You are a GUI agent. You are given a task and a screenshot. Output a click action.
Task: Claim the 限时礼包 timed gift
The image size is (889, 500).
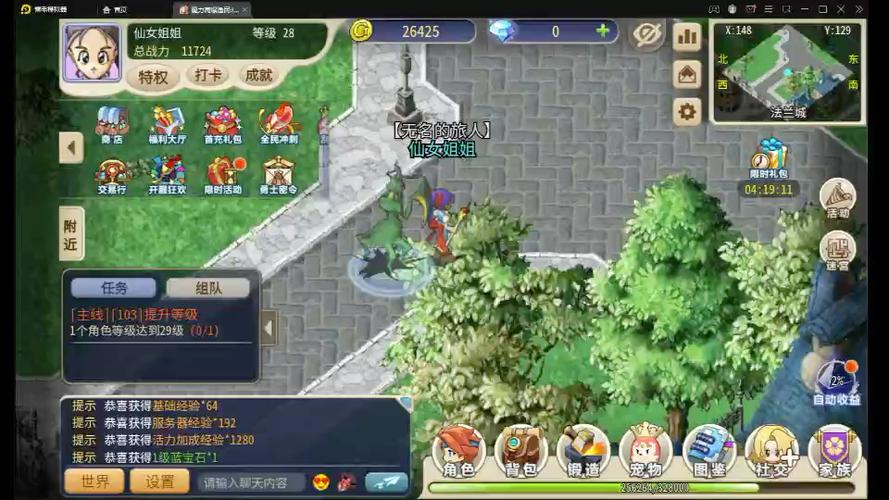(768, 160)
